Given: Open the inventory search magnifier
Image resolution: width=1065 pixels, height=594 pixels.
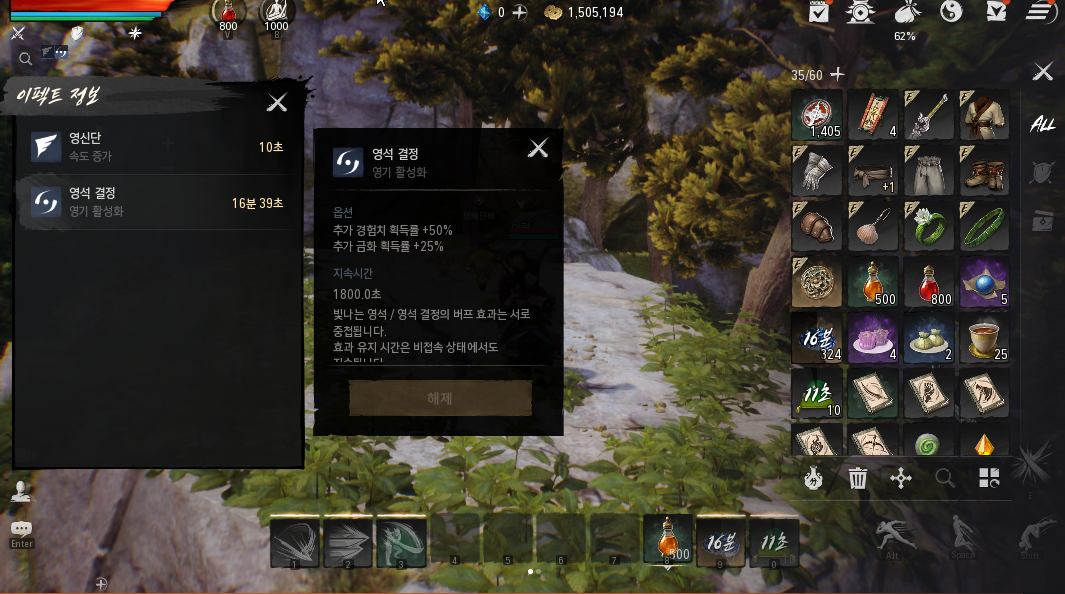Looking at the screenshot, I should (x=945, y=479).
